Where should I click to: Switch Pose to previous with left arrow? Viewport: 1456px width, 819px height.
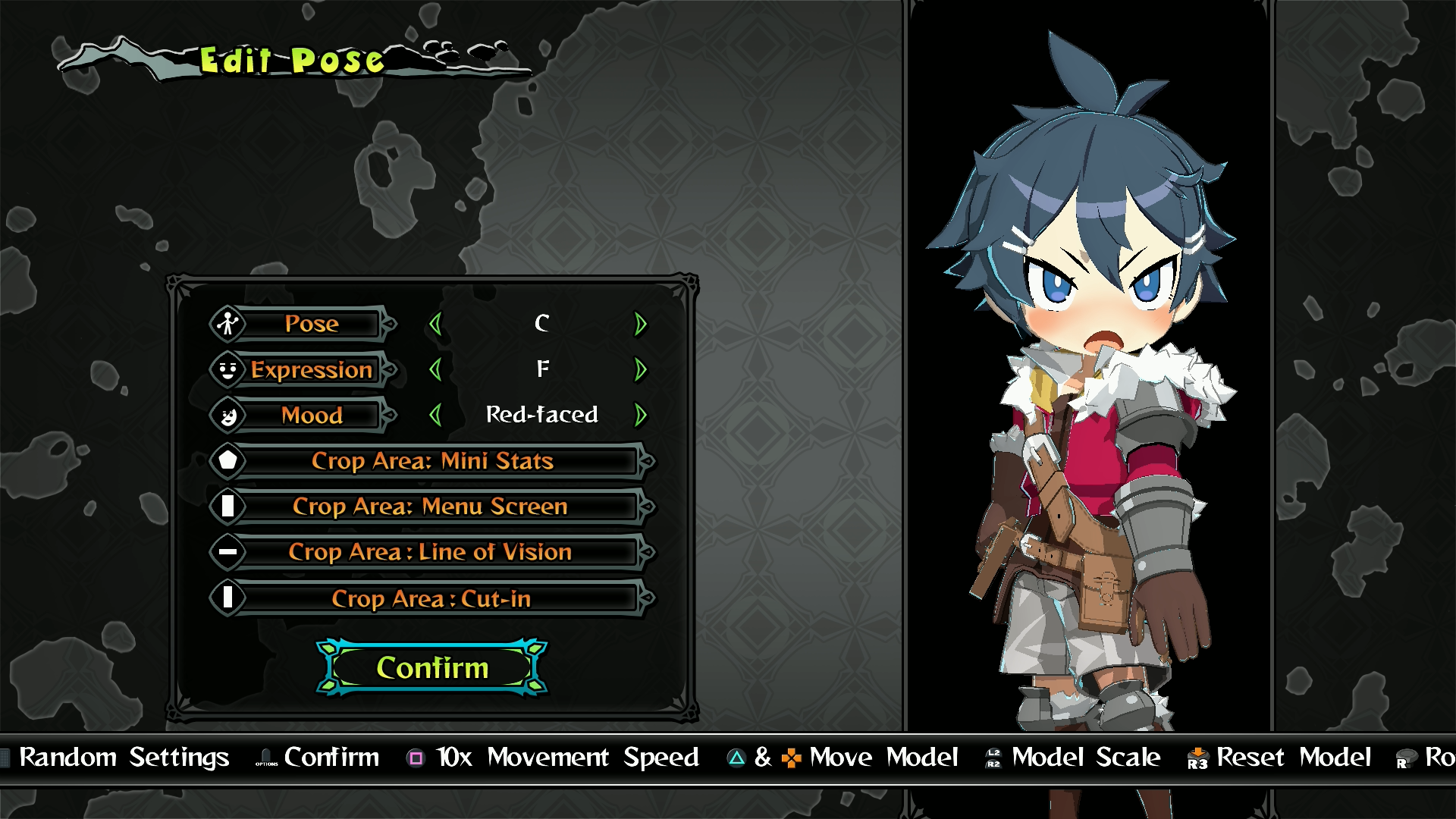[435, 325]
